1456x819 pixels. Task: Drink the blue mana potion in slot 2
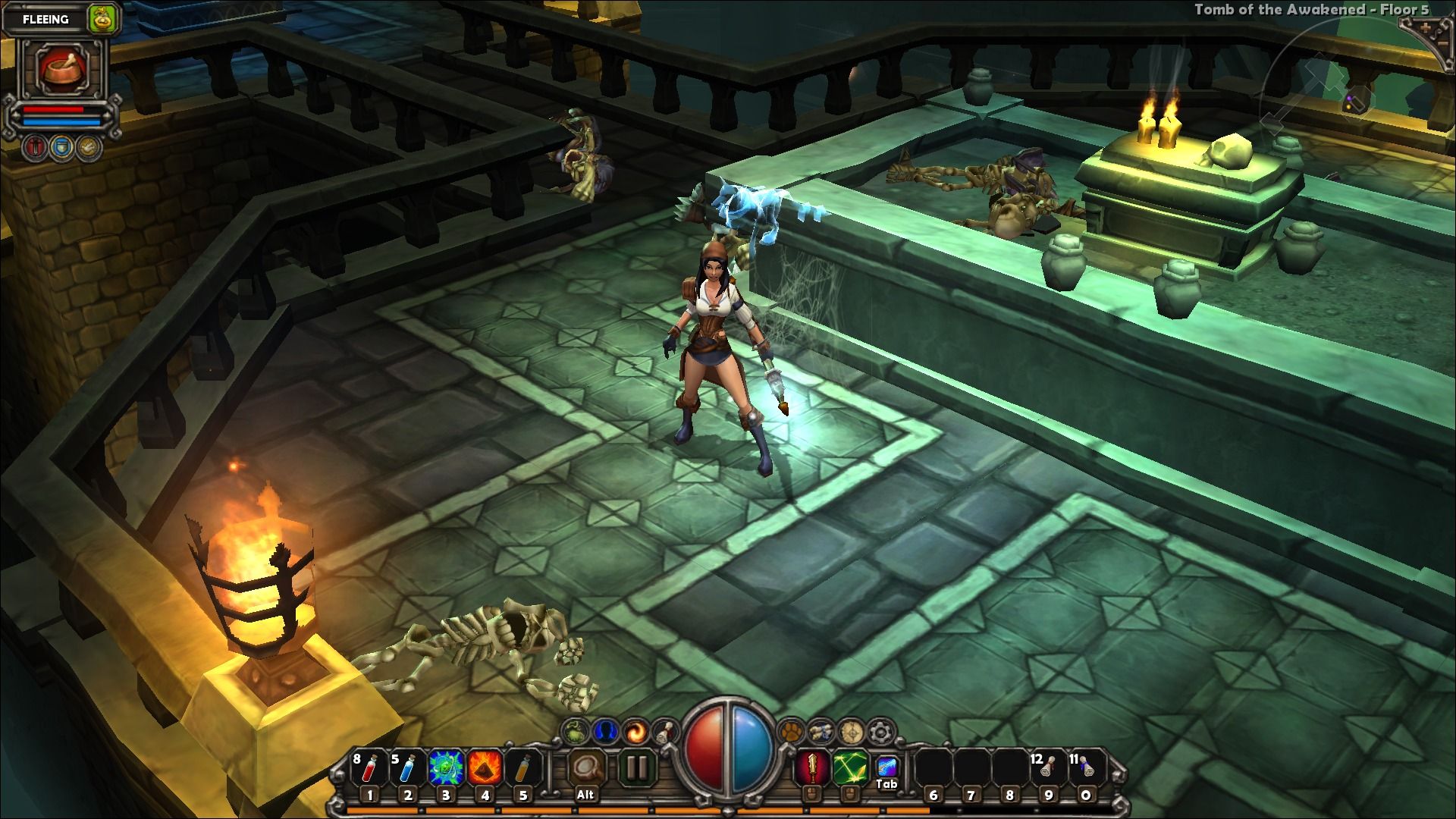[x=407, y=770]
